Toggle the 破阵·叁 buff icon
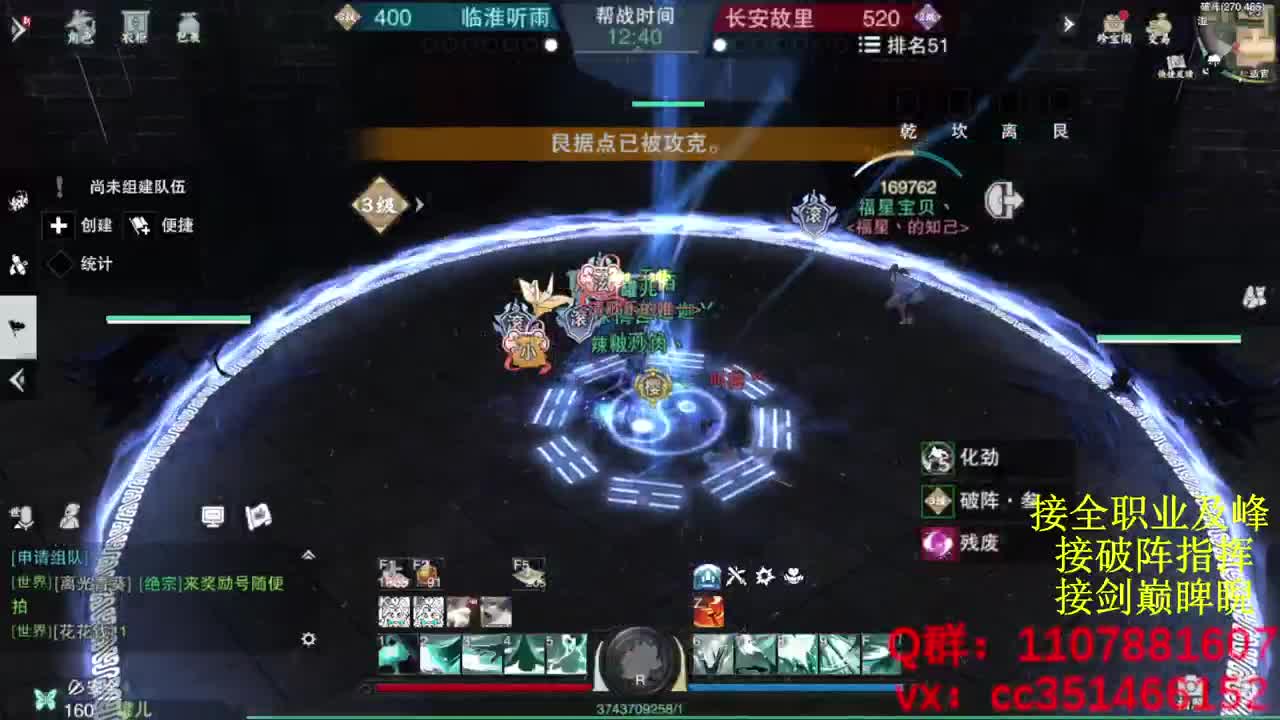The width and height of the screenshot is (1280, 720). (x=936, y=501)
